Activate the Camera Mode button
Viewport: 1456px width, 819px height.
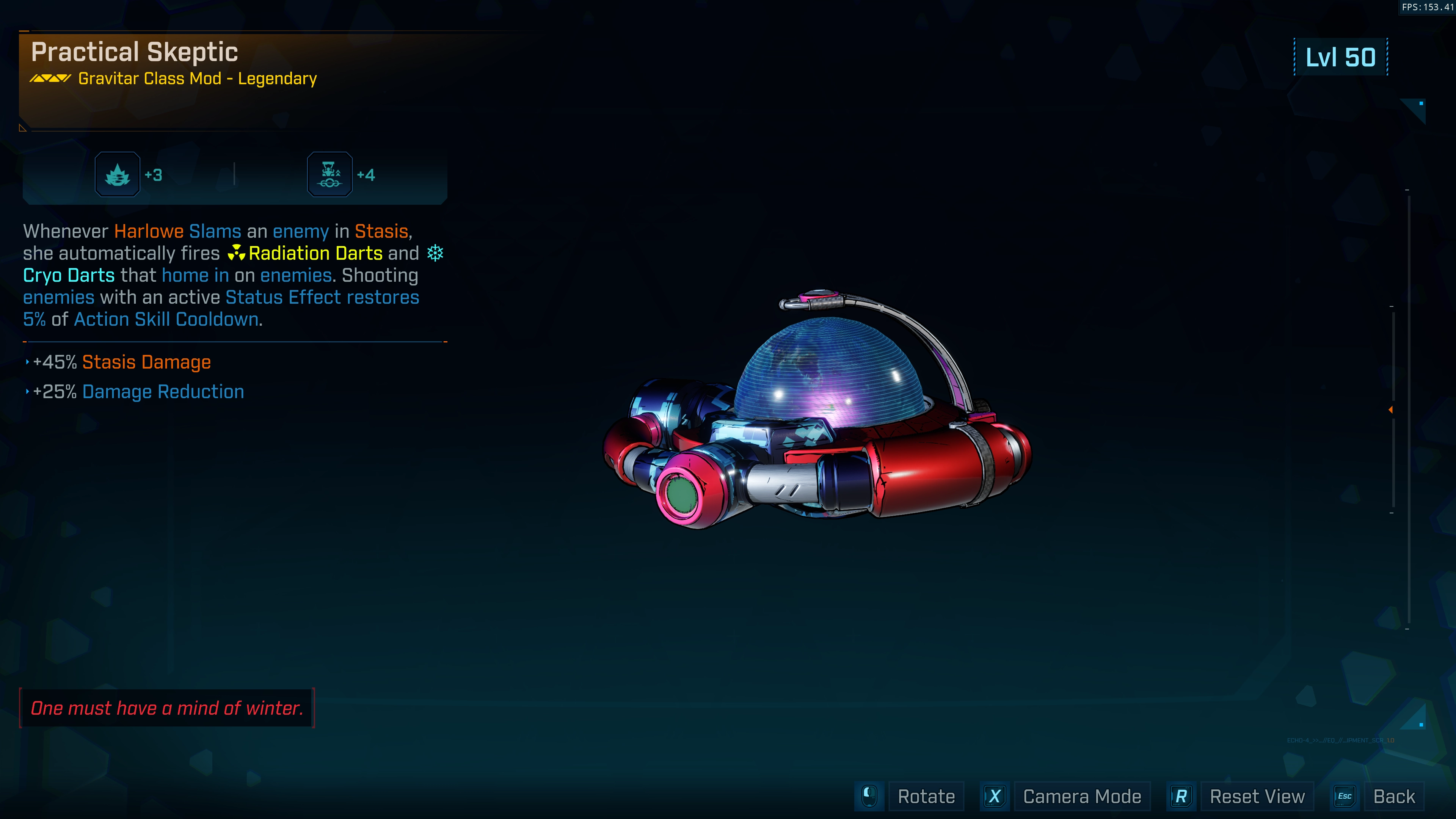coord(1081,796)
